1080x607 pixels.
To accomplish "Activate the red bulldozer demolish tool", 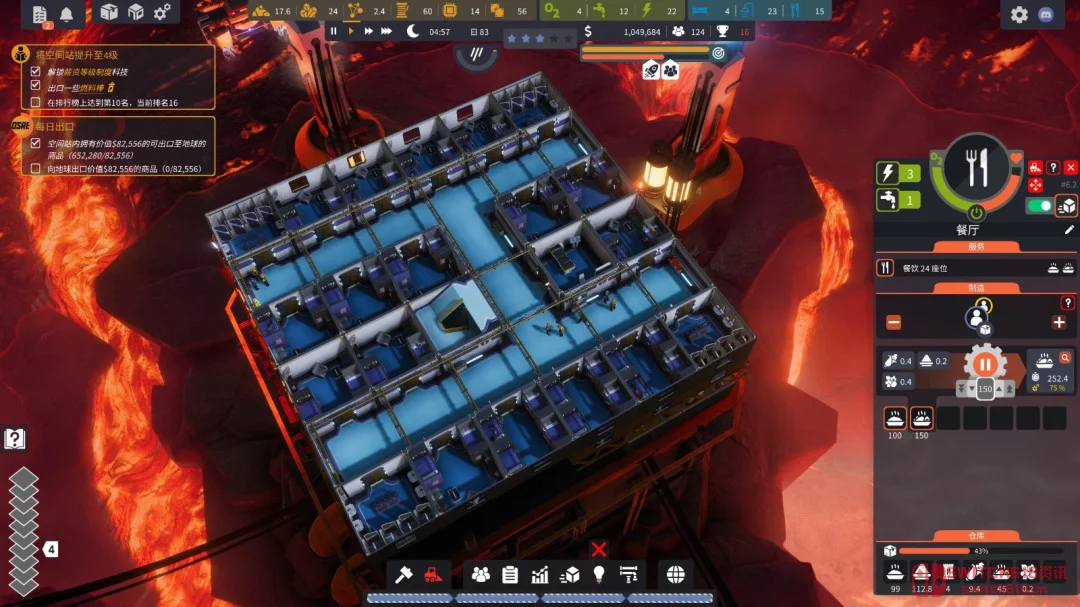I will pyautogui.click(x=432, y=574).
